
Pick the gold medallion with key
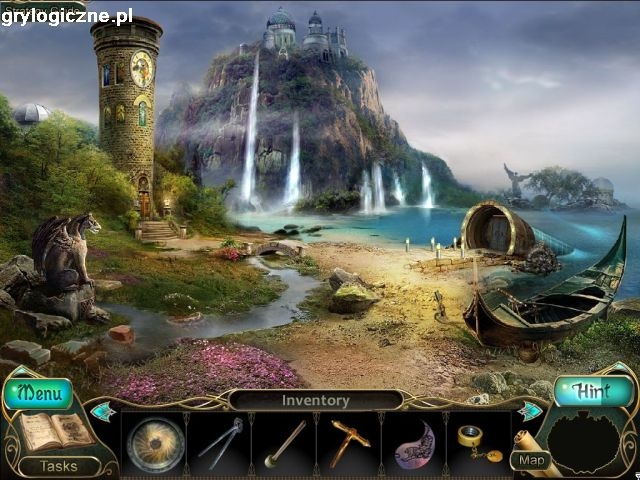[x=476, y=441]
